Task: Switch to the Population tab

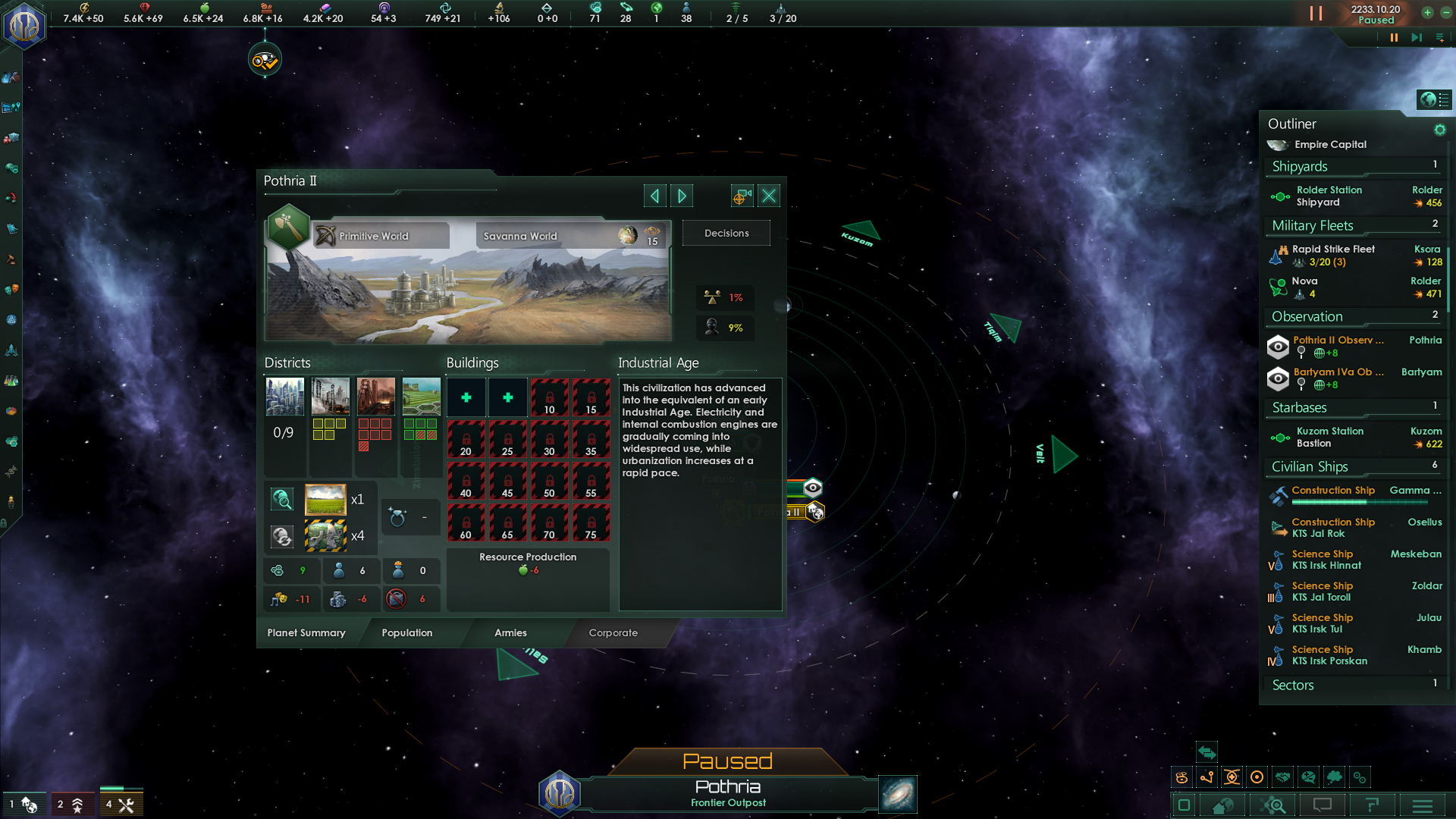Action: [x=407, y=633]
